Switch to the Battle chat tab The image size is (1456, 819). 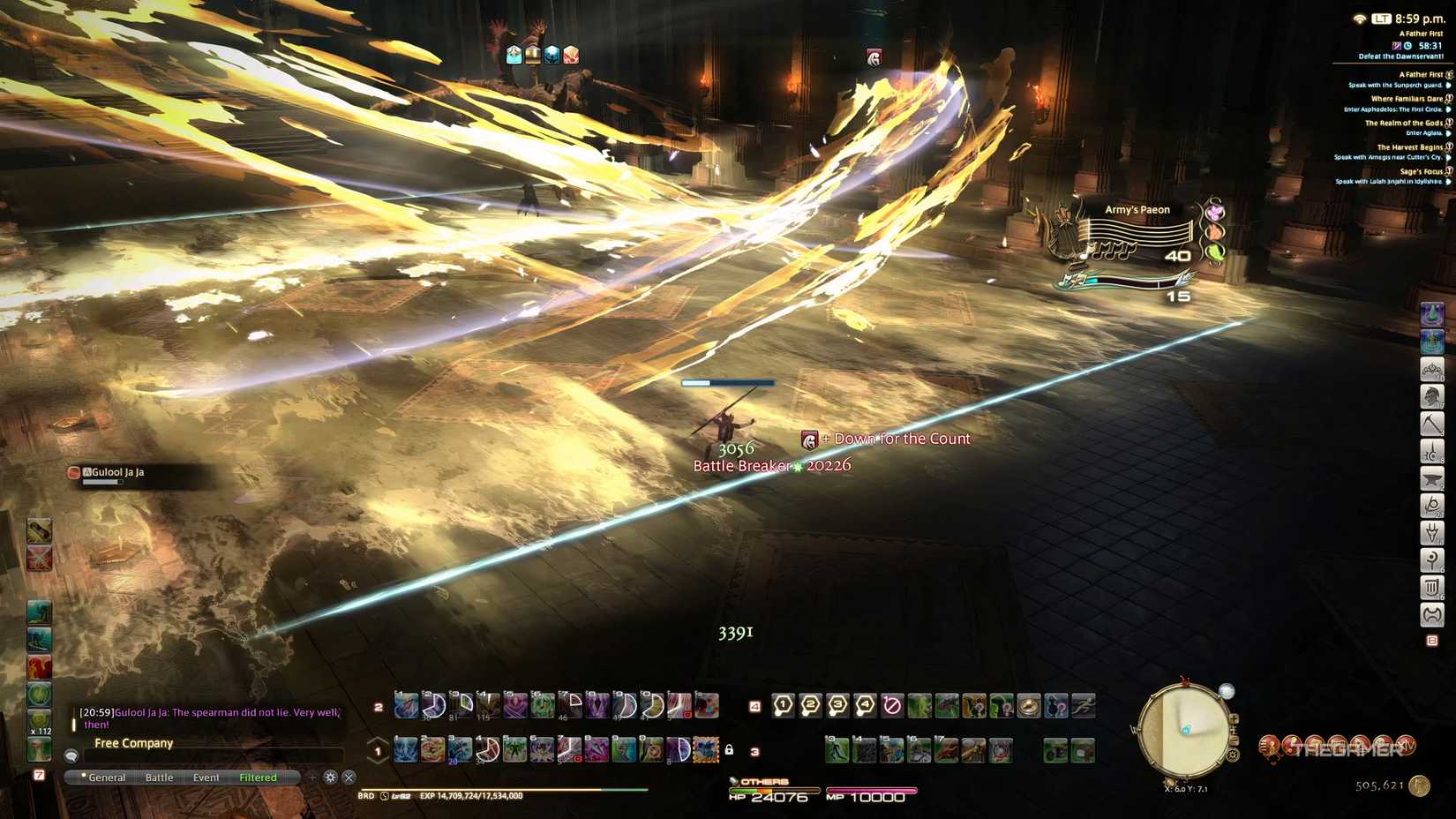tap(159, 777)
